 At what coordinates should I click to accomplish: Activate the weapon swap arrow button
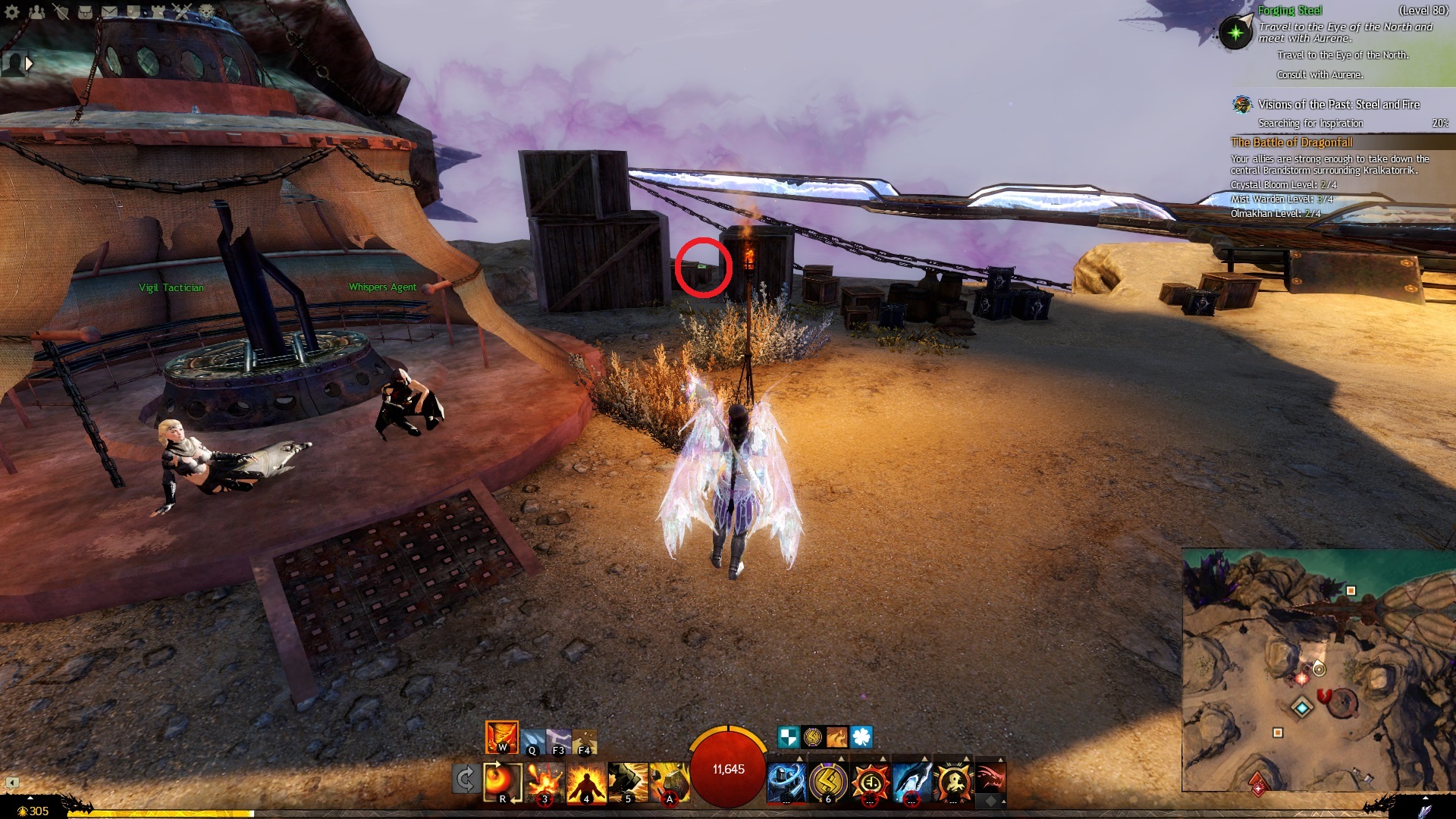(x=465, y=780)
